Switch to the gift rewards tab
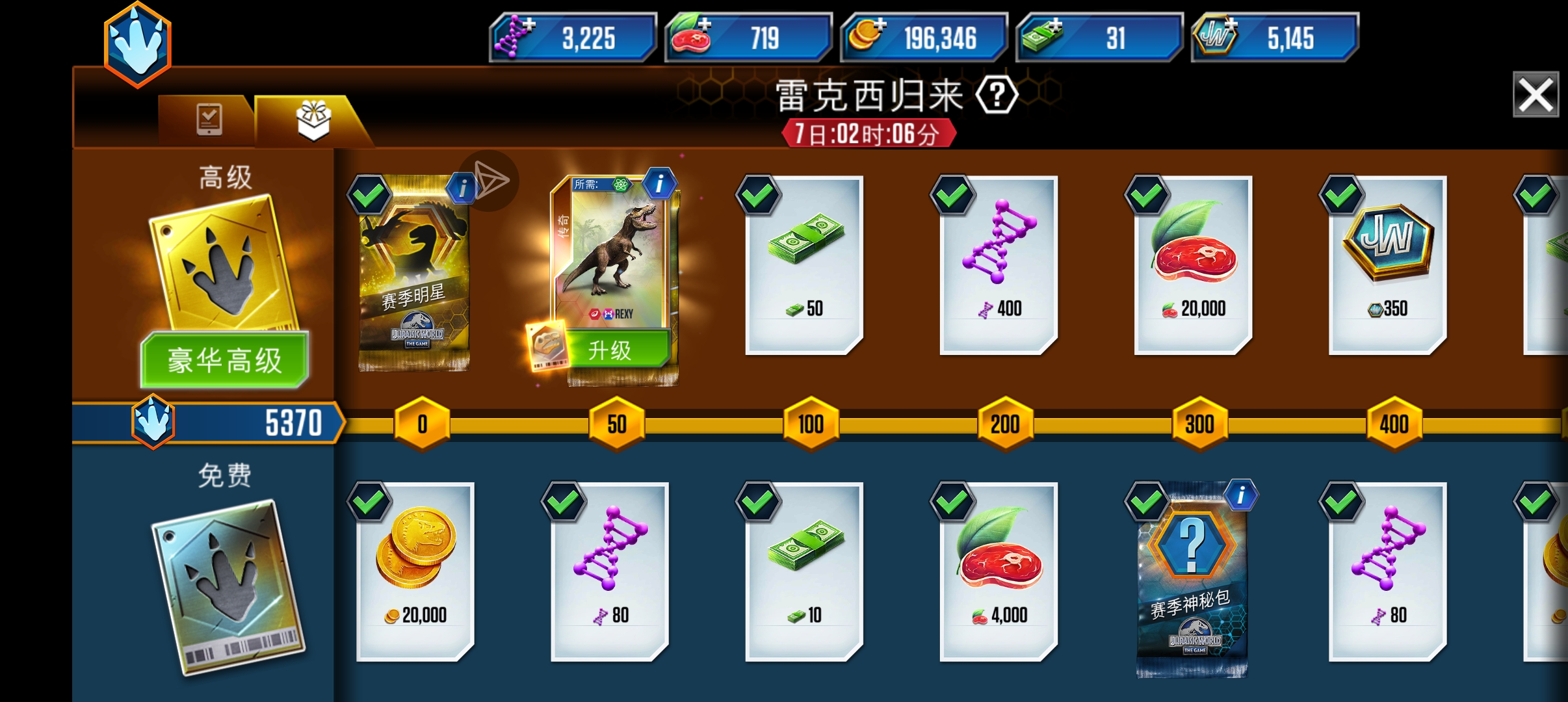 click(312, 120)
